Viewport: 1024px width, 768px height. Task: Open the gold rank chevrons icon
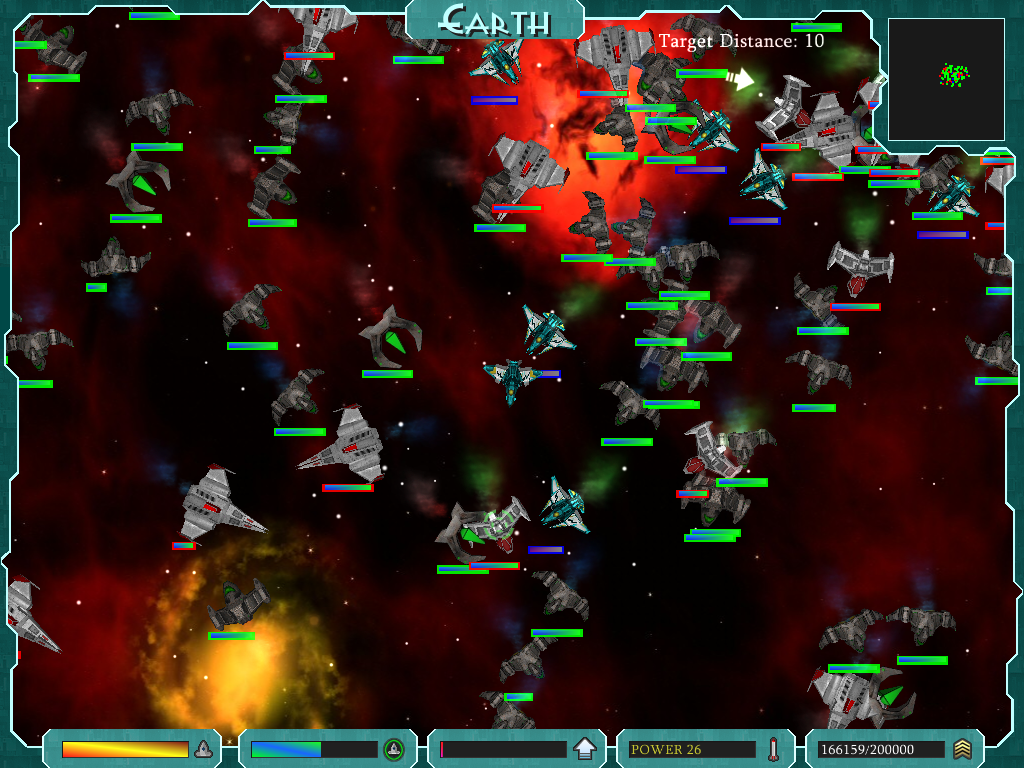point(962,749)
